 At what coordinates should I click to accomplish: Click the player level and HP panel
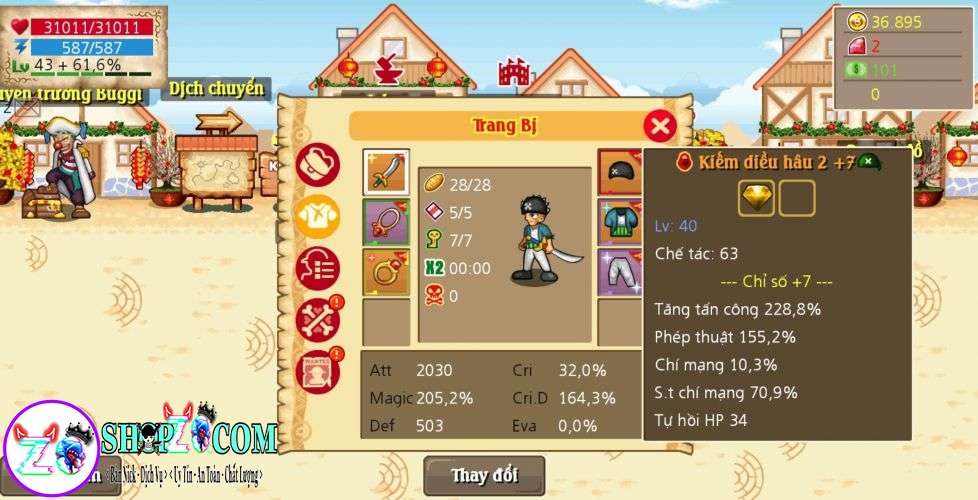[84, 46]
